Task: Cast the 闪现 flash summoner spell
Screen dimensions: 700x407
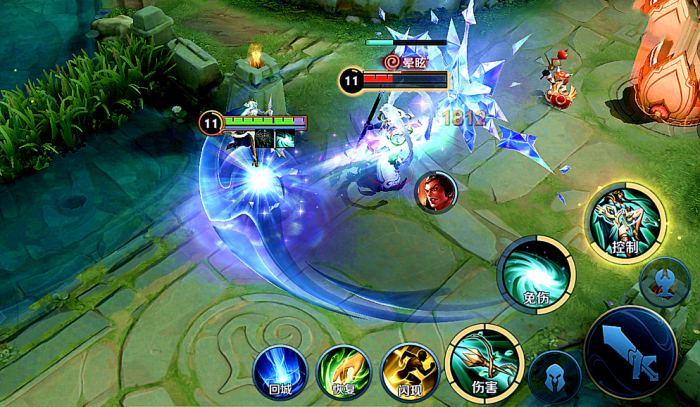Action: [x=409, y=371]
